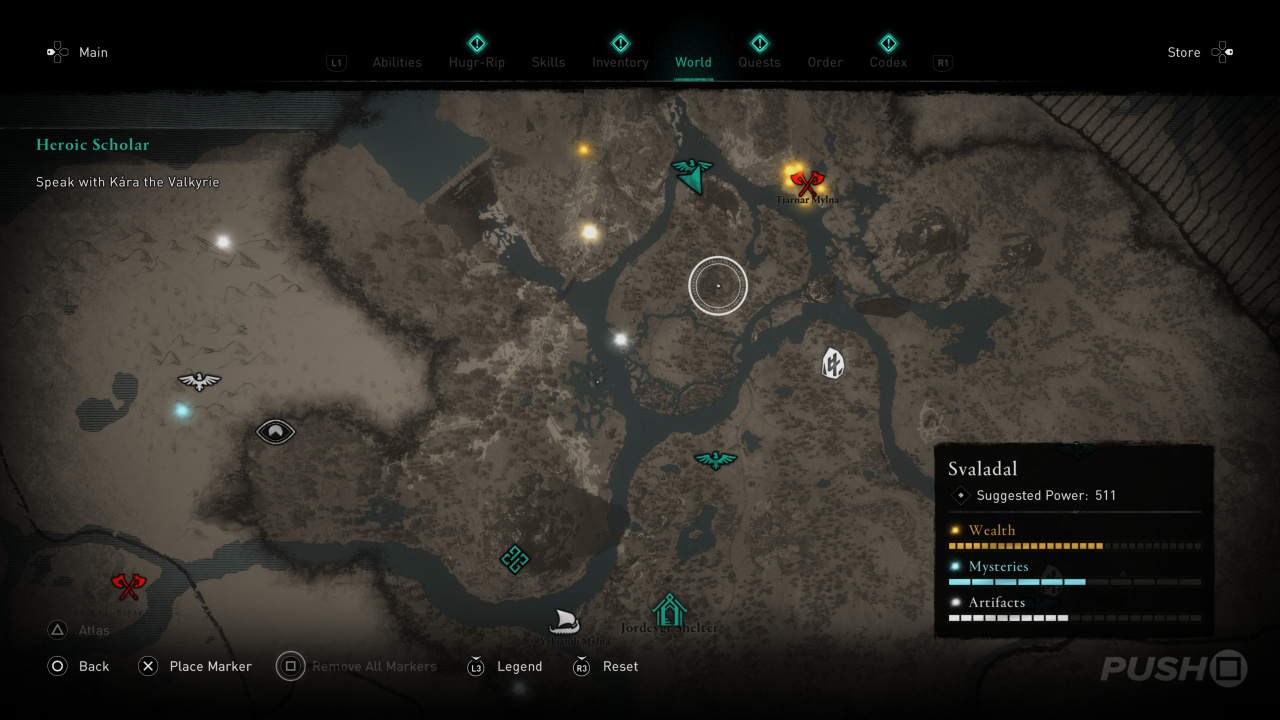Select the Tjarnar Mylna crossed-axes marker
Image resolution: width=1280 pixels, height=720 pixels.
[806, 183]
